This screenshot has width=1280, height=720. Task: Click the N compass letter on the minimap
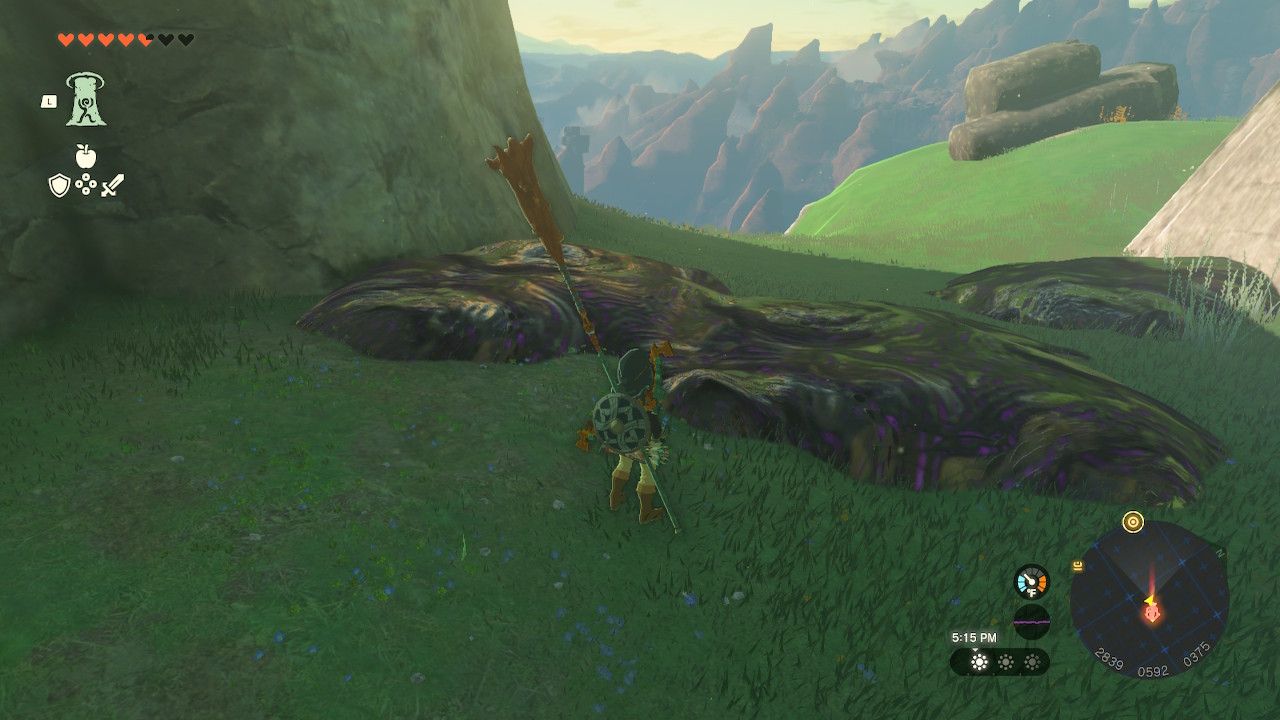[x=1219, y=552]
